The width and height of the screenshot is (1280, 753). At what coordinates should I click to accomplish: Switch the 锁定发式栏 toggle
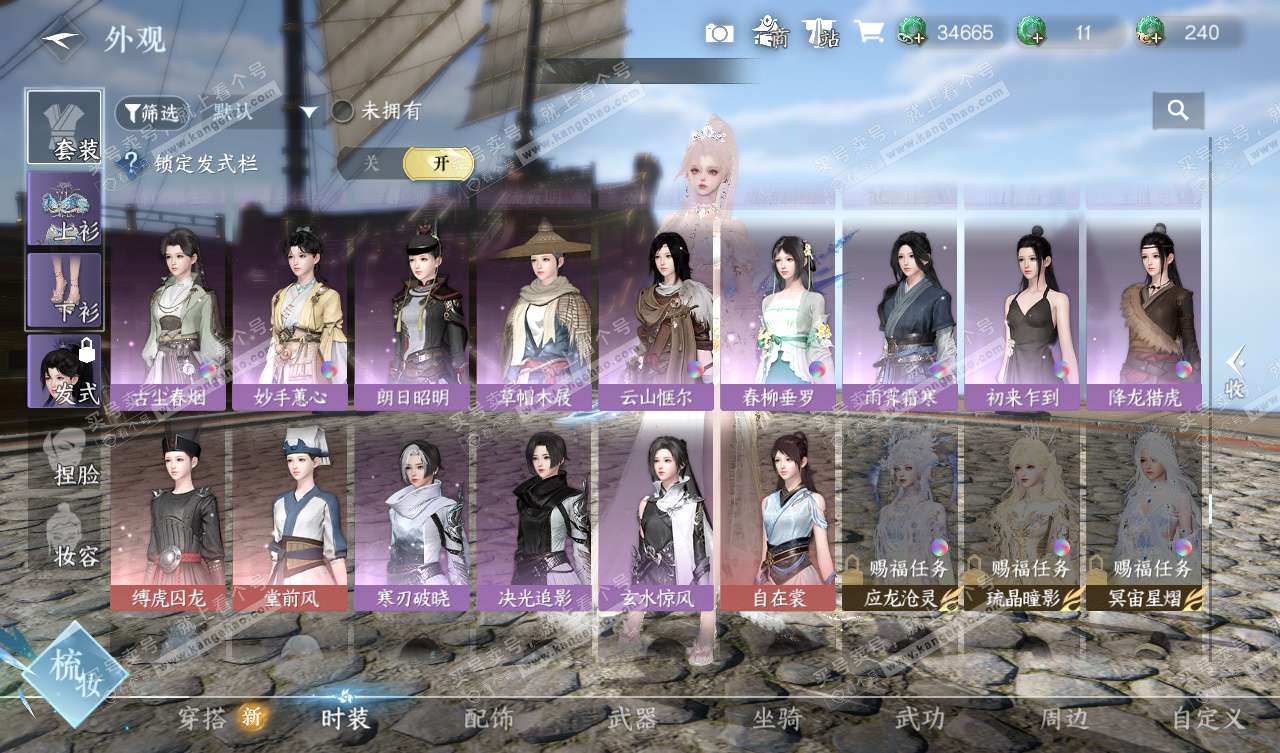click(406, 163)
